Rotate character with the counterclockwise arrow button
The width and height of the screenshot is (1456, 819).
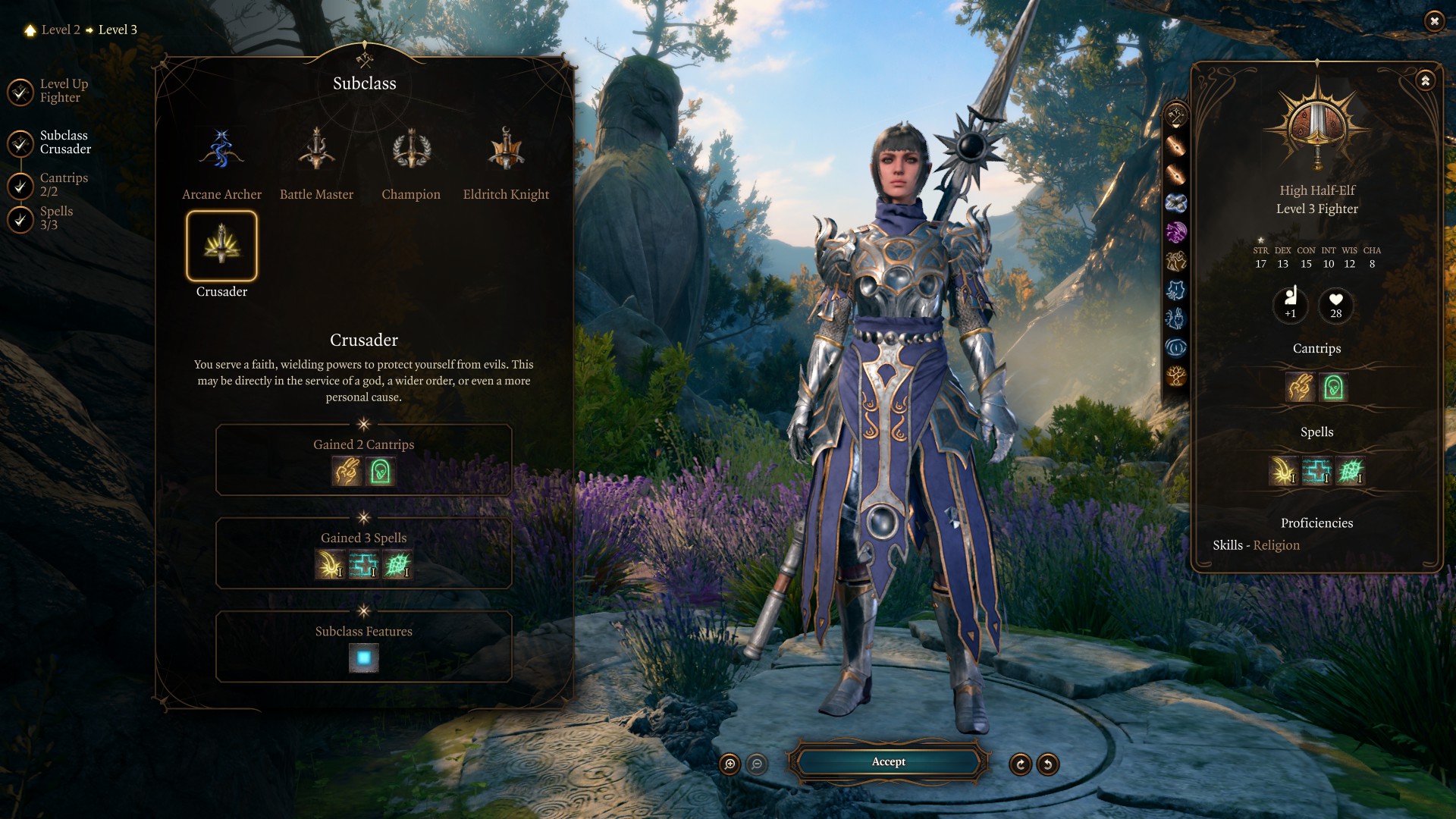1048,764
